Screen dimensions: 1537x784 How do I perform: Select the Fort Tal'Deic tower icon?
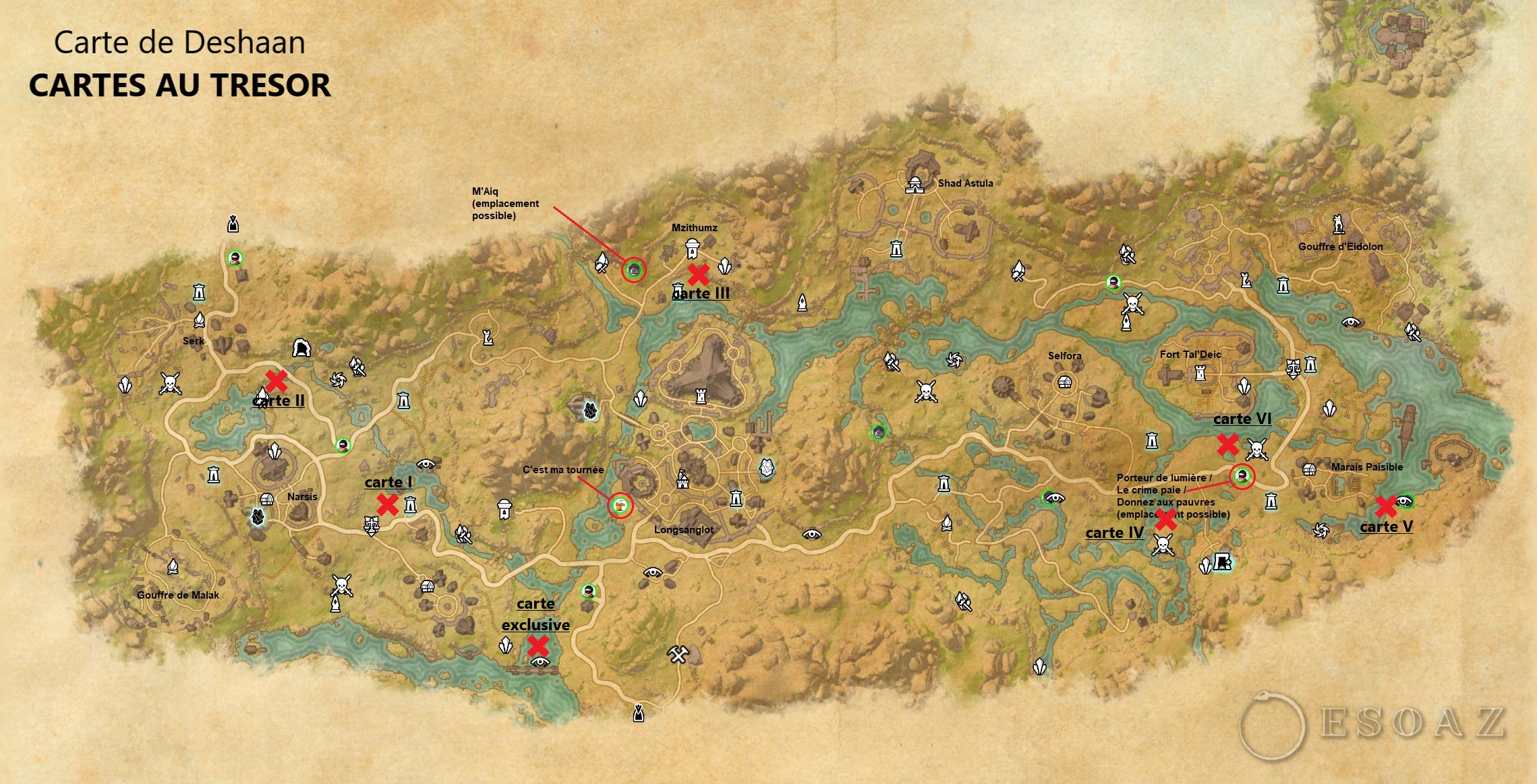pos(1200,373)
